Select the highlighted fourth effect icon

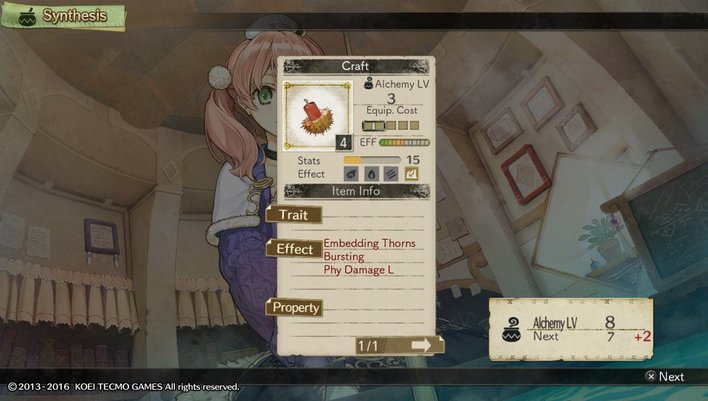[410, 173]
